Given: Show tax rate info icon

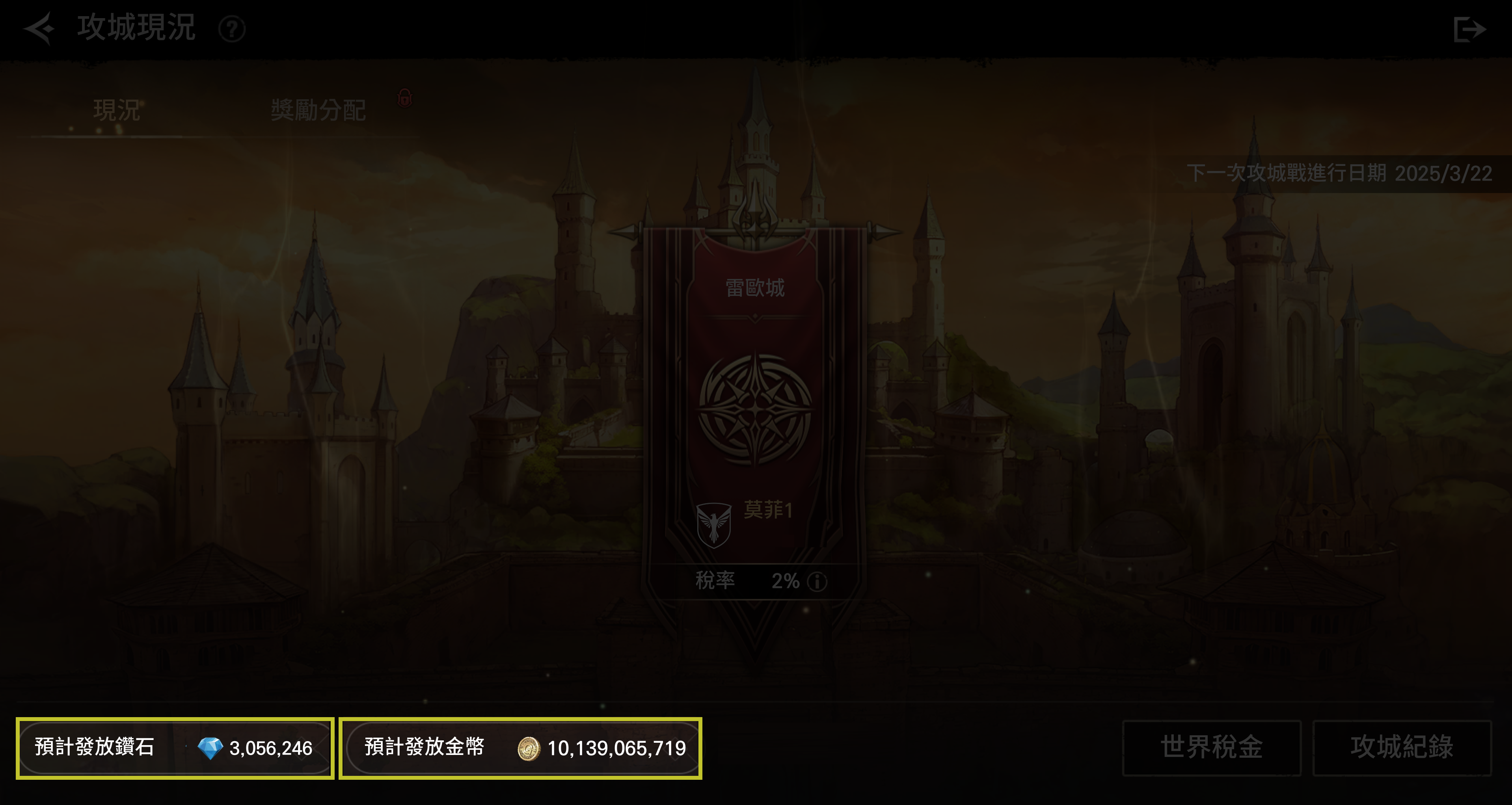Looking at the screenshot, I should click(x=817, y=582).
